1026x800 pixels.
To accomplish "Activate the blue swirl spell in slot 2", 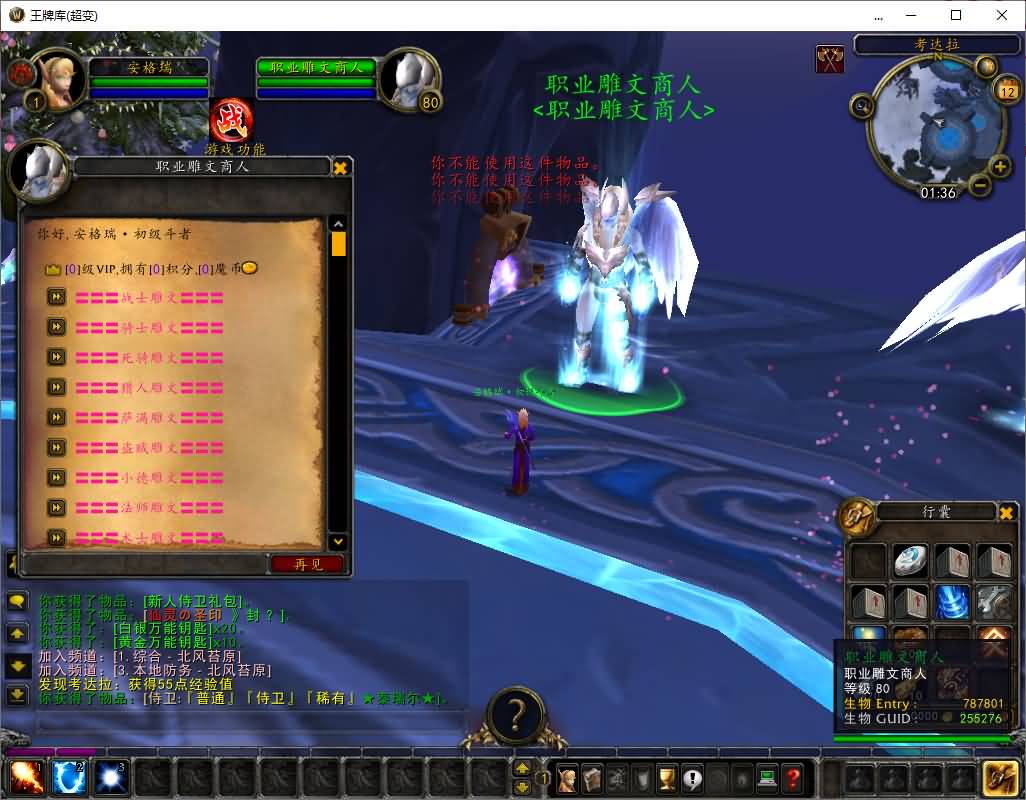I will pos(68,777).
